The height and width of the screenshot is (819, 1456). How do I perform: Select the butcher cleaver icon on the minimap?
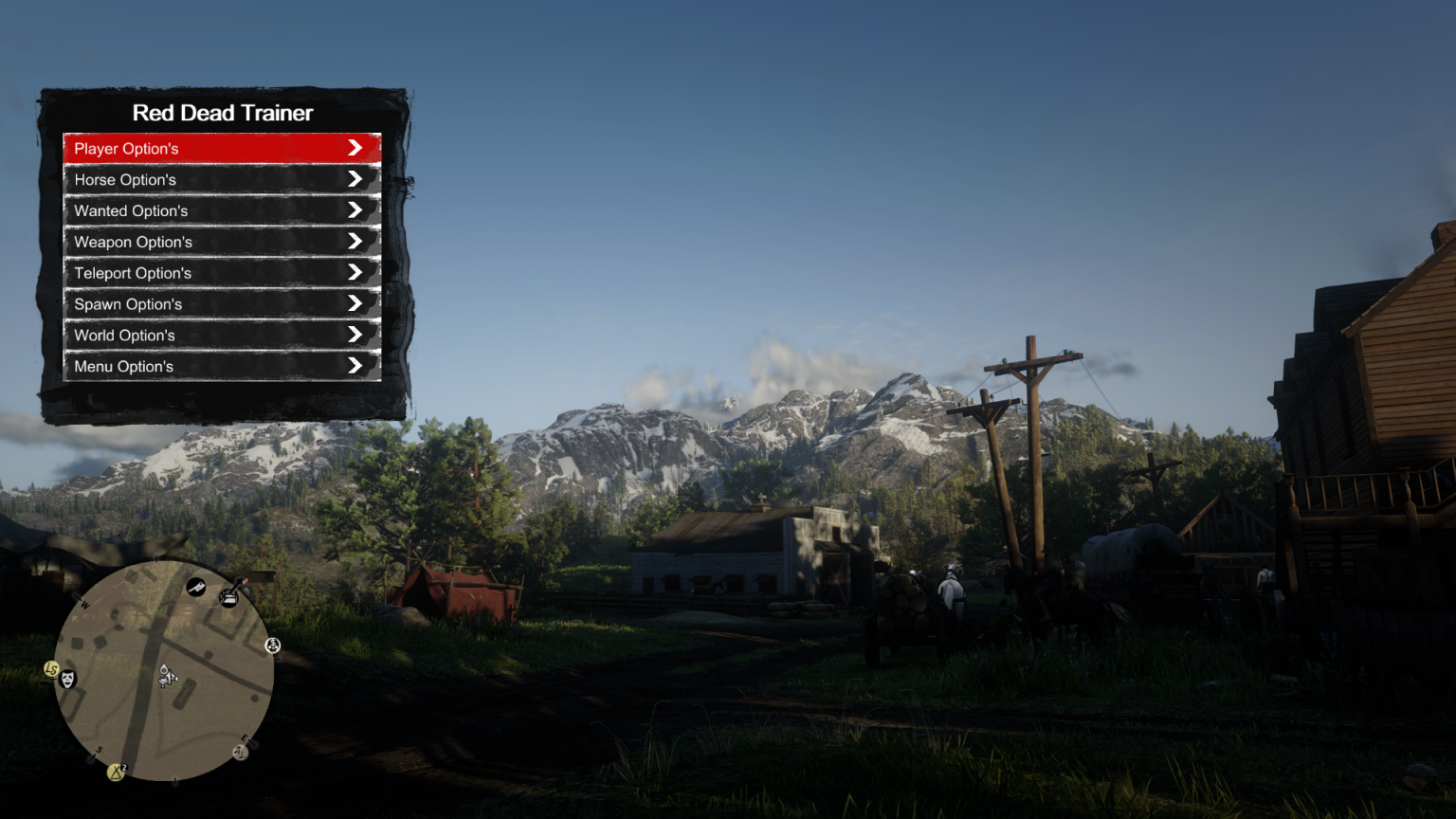pyautogui.click(x=195, y=588)
